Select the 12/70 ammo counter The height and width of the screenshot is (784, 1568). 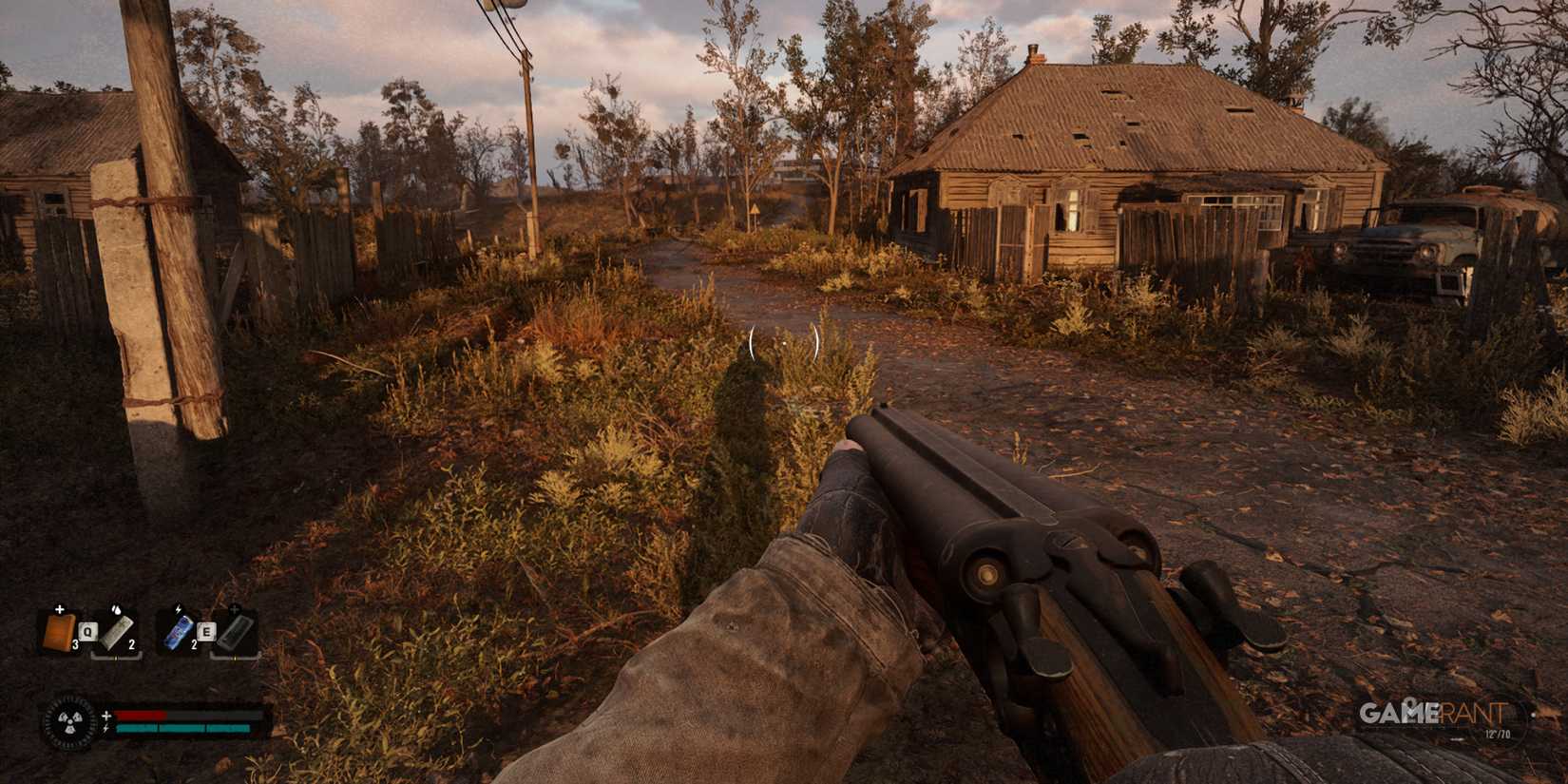coord(1498,734)
